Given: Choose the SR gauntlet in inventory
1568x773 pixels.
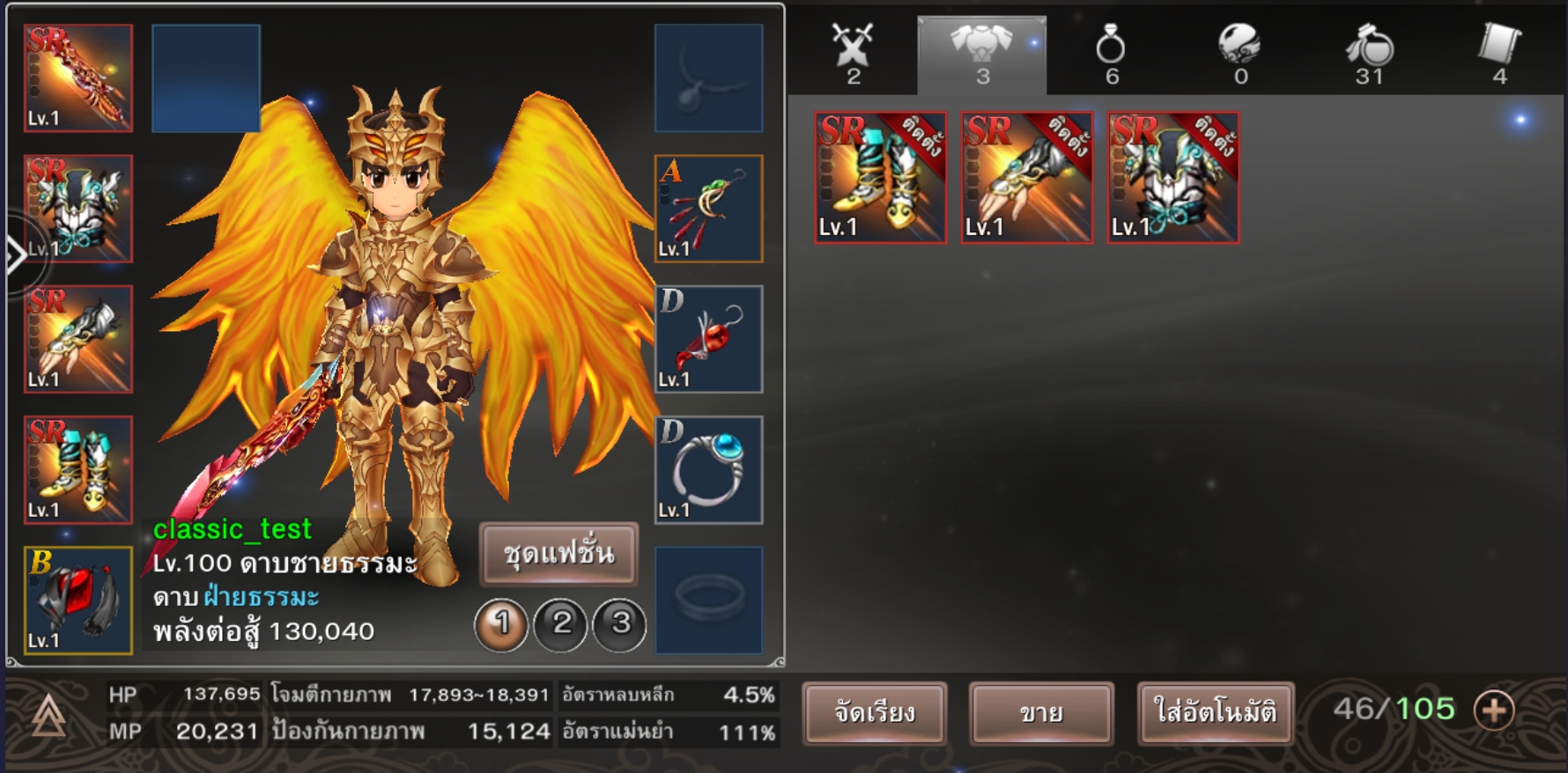Looking at the screenshot, I should tap(1026, 178).
